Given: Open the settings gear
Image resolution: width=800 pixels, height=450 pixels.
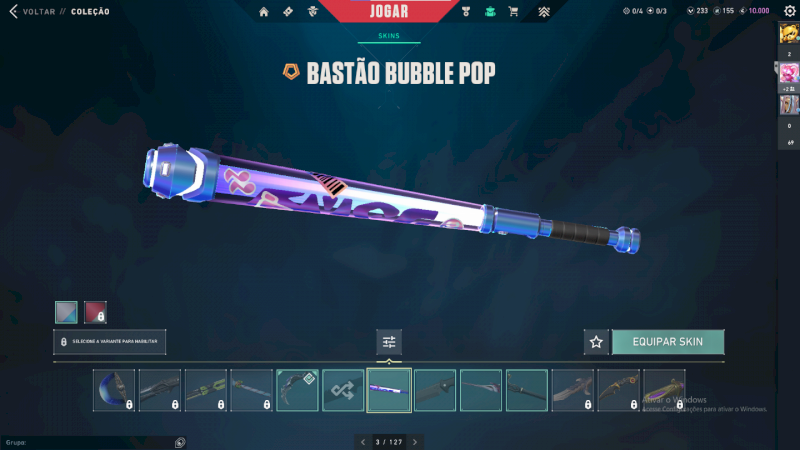Looking at the screenshot, I should pos(789,11).
